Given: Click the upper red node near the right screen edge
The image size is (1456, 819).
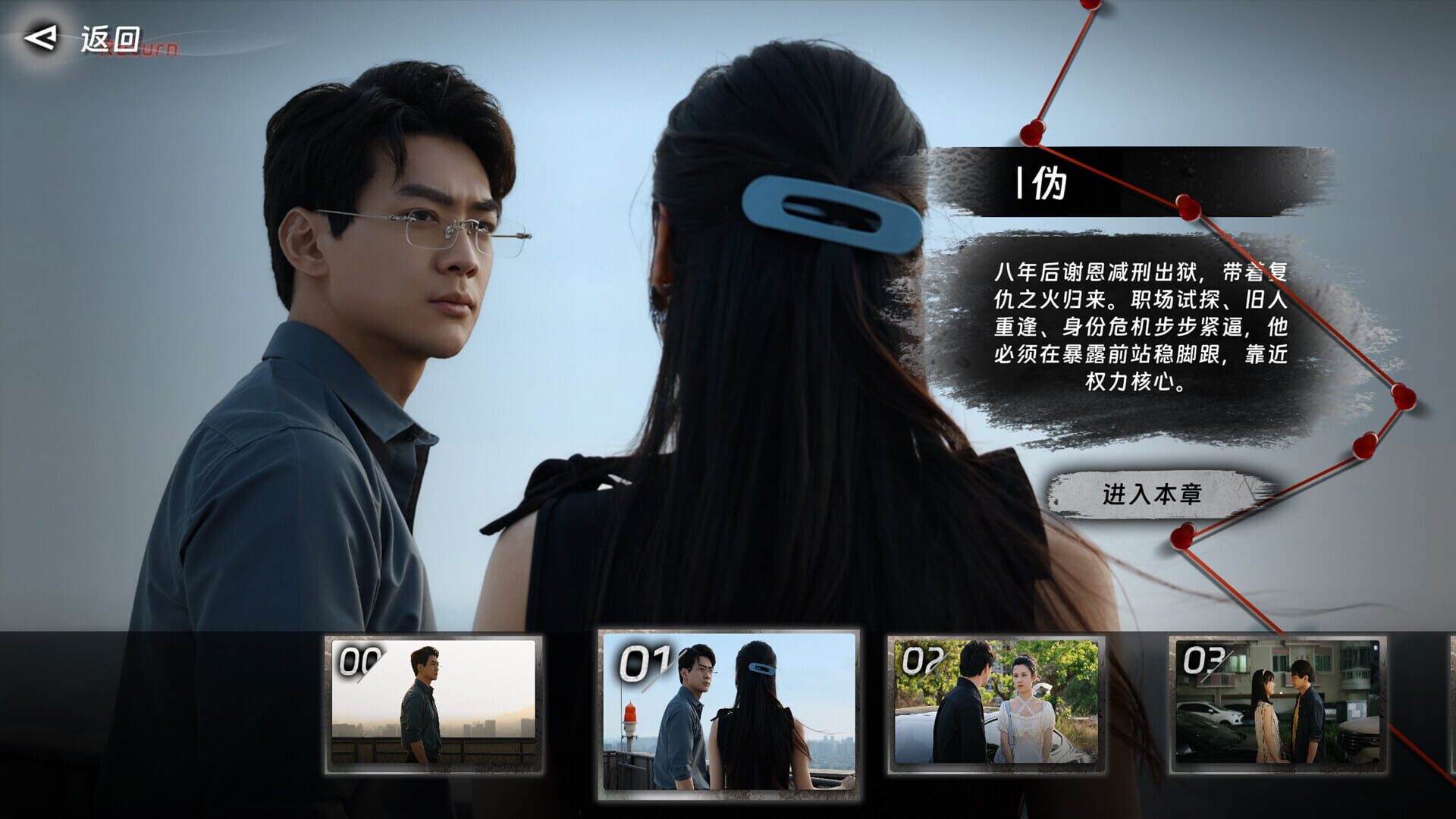Looking at the screenshot, I should click(1404, 397).
